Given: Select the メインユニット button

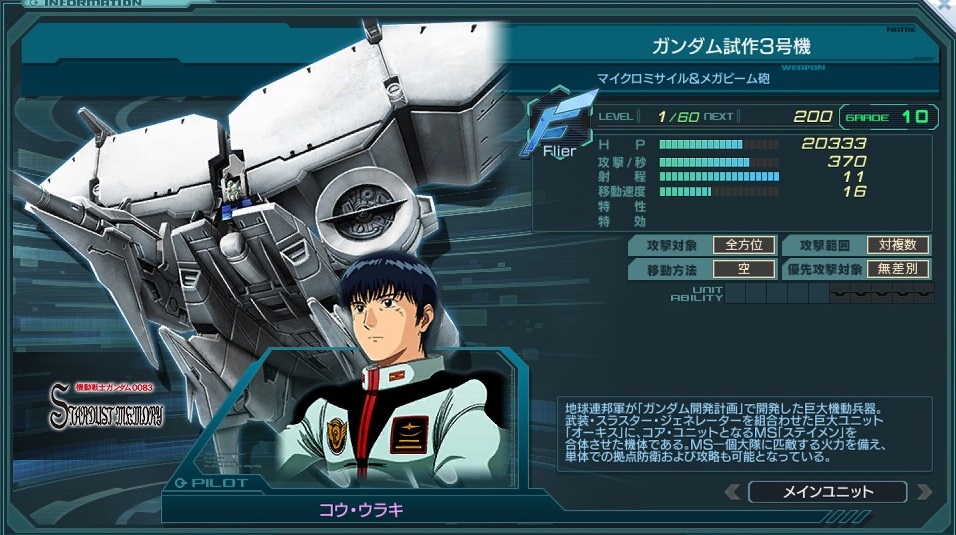Looking at the screenshot, I should coord(827,491).
